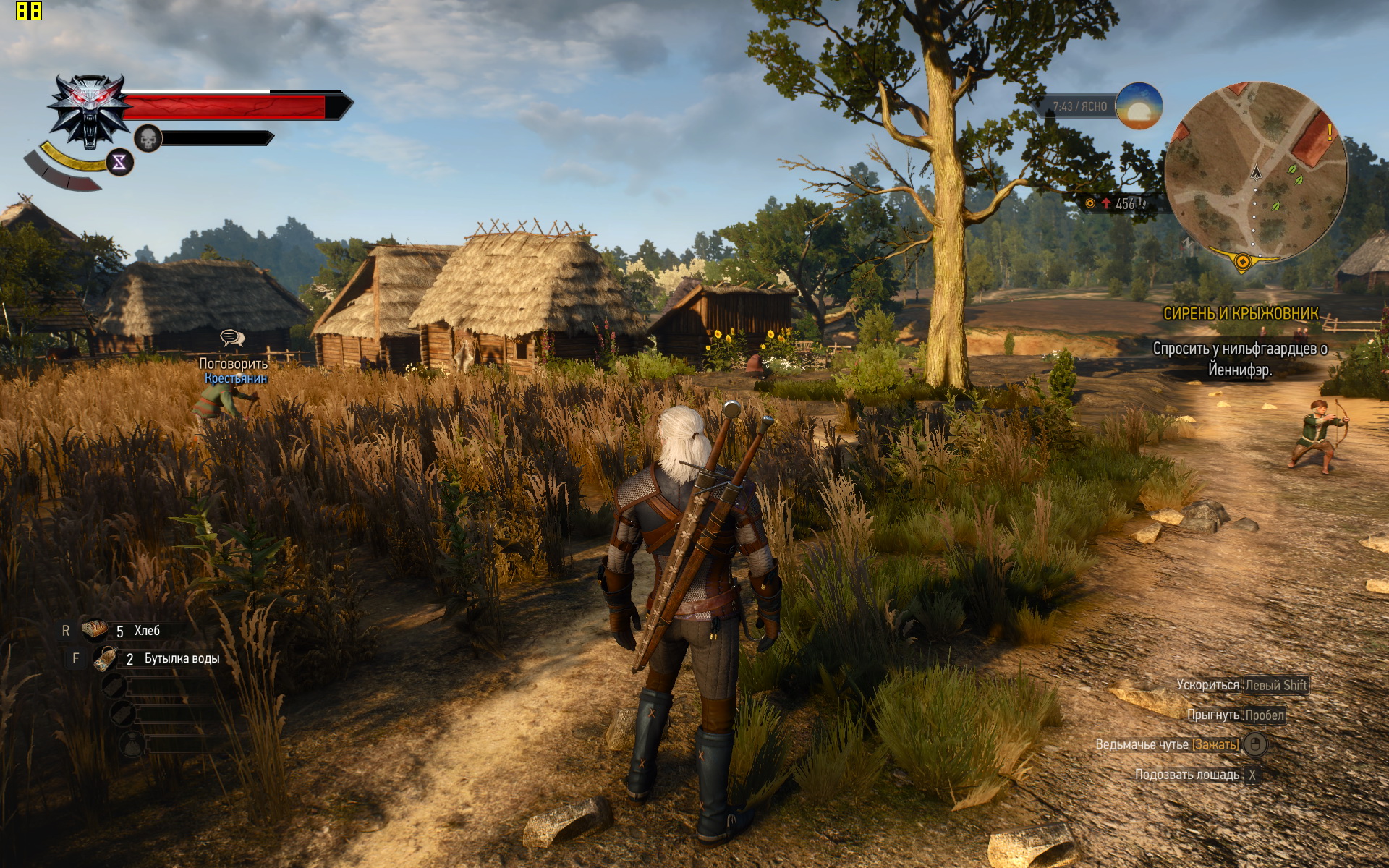Open the tracked quest 'Сирень и крыжовник'
The width and height of the screenshot is (1389, 868).
point(1240,314)
